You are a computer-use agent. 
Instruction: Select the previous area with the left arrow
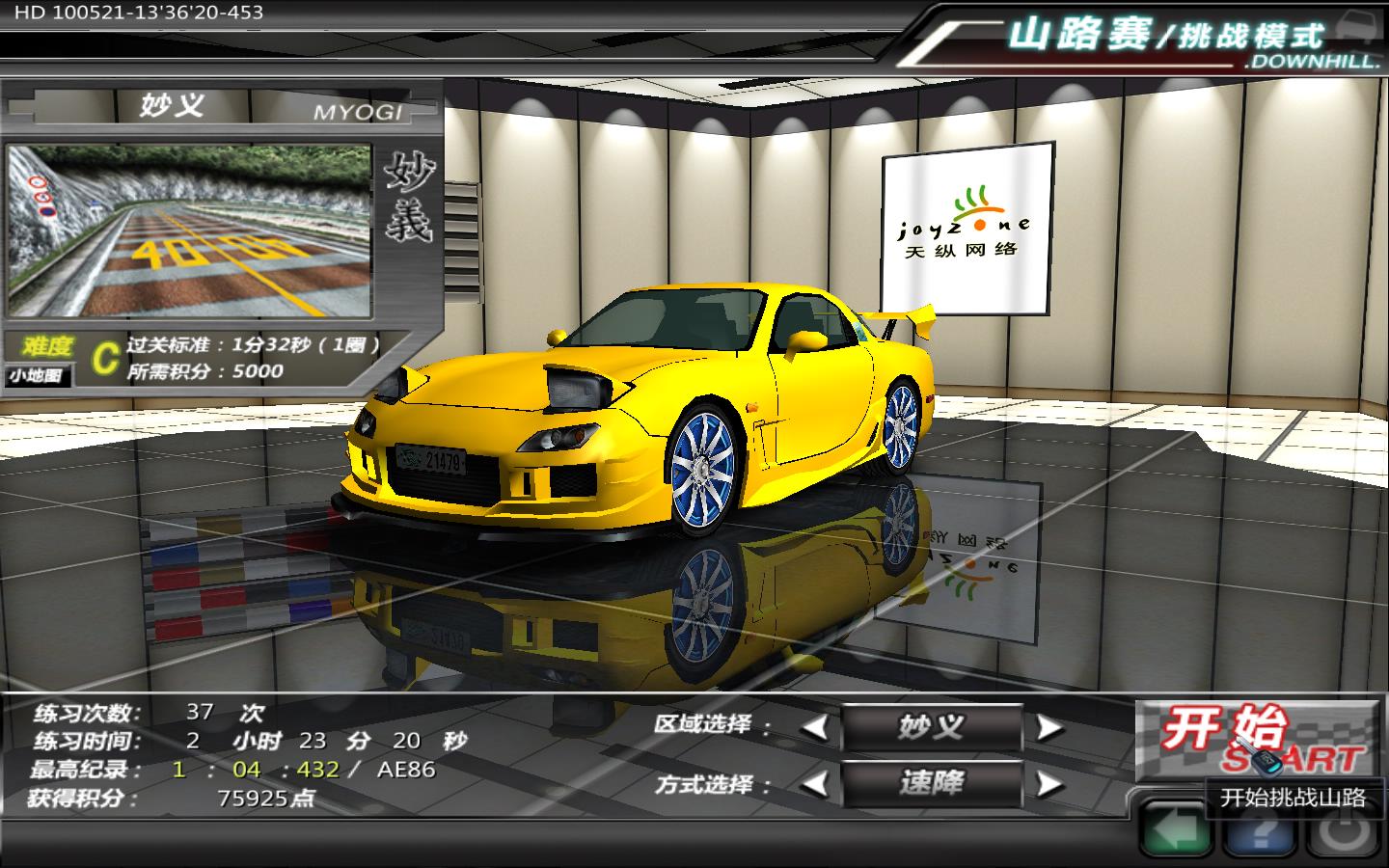815,727
